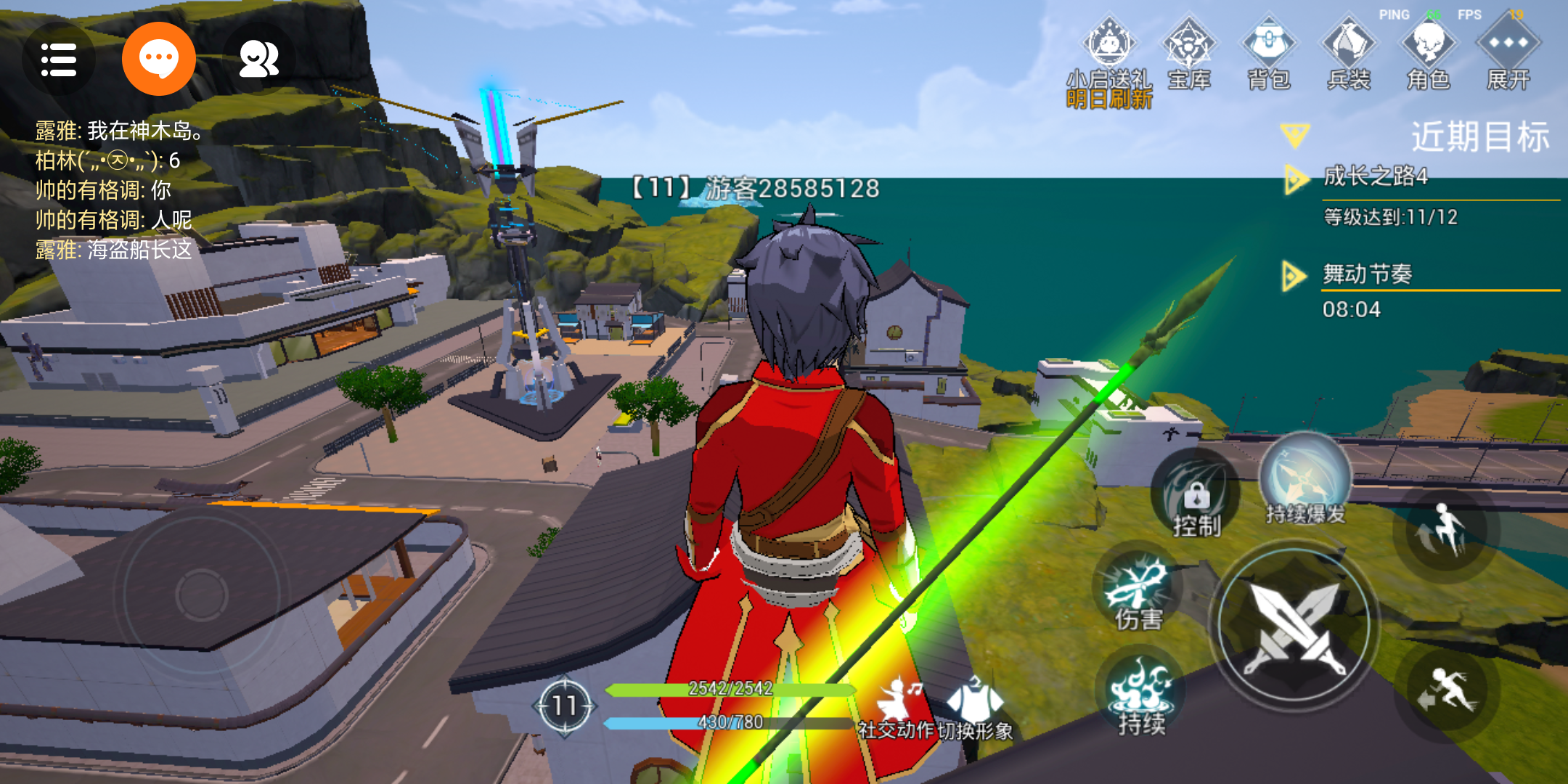Activate the 持续 flame skill

pyautogui.click(x=1141, y=693)
